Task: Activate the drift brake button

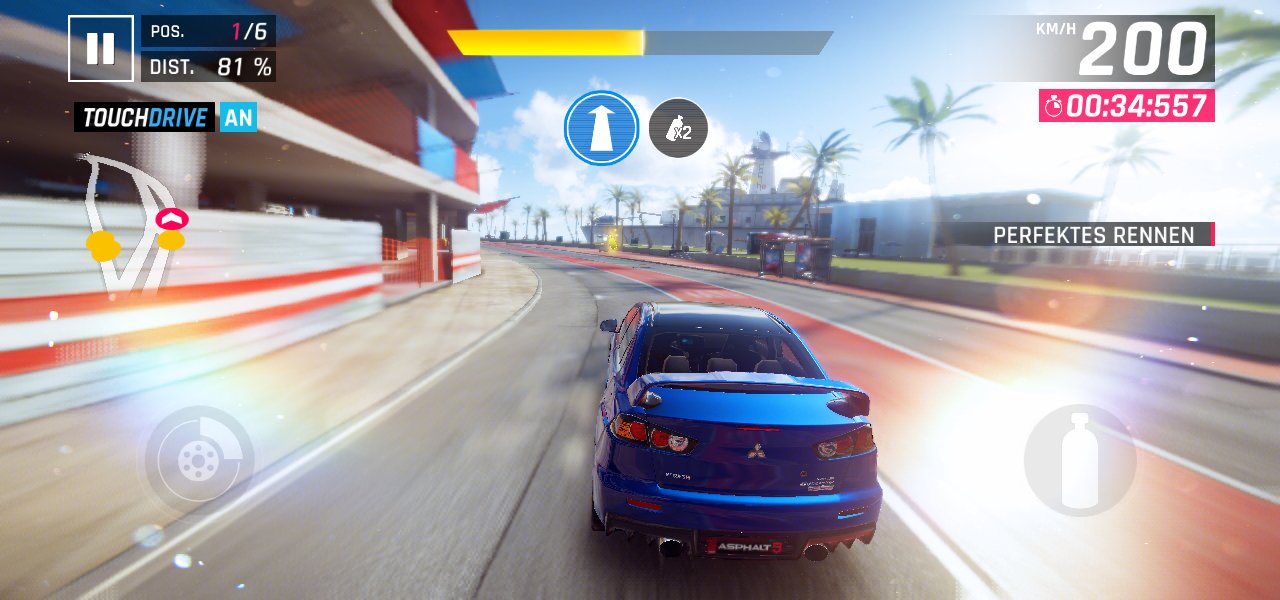Action: coord(199,460)
